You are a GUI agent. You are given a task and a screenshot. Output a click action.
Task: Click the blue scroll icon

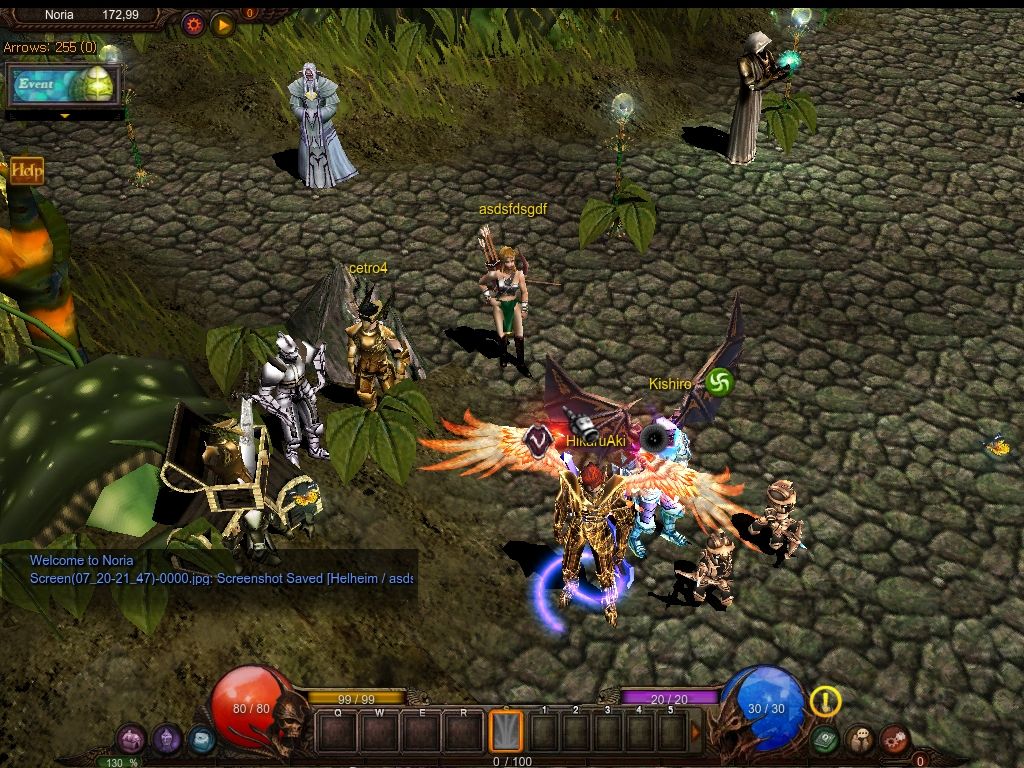click(201, 740)
